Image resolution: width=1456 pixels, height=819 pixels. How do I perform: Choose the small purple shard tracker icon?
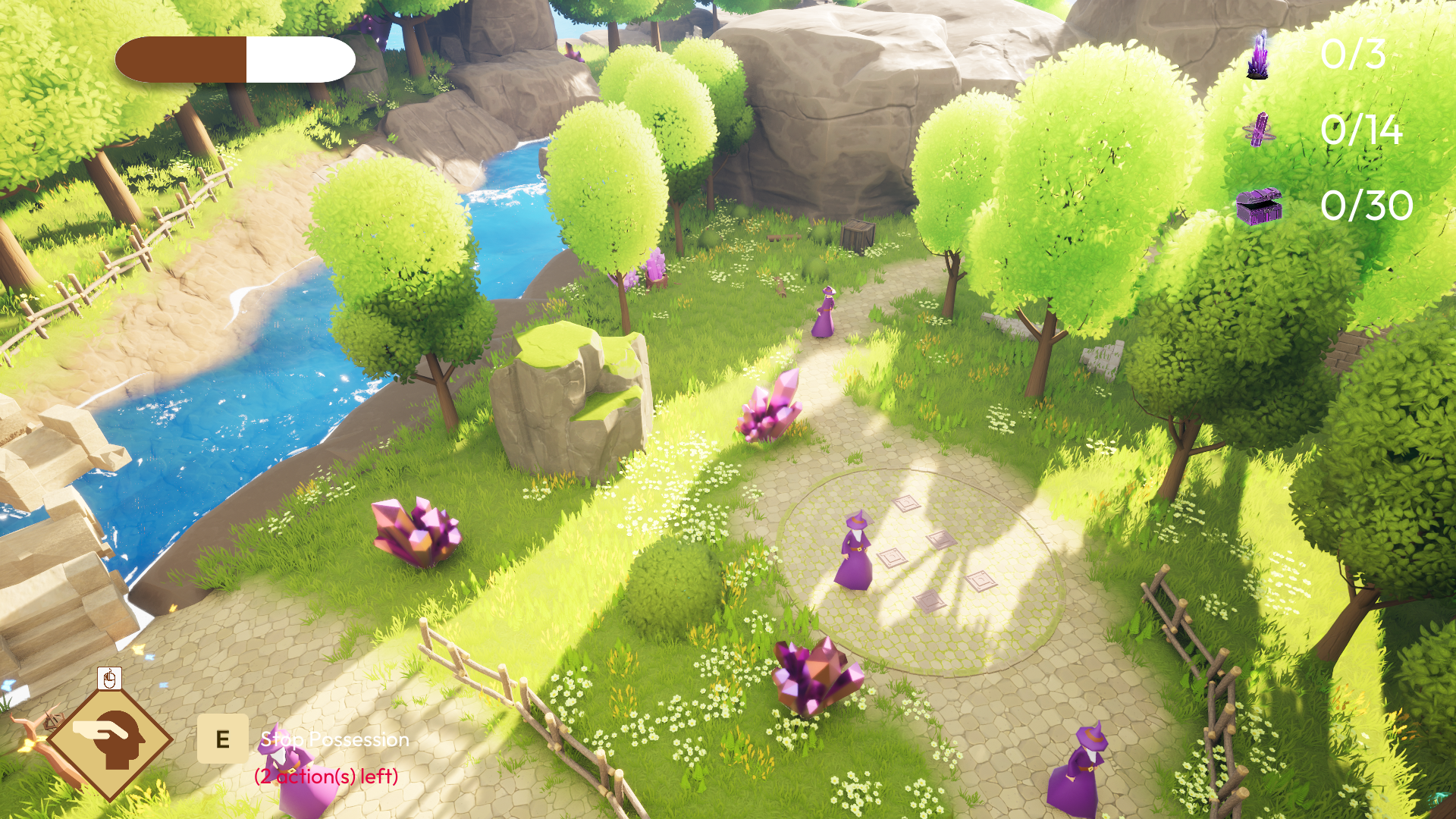(1260, 130)
